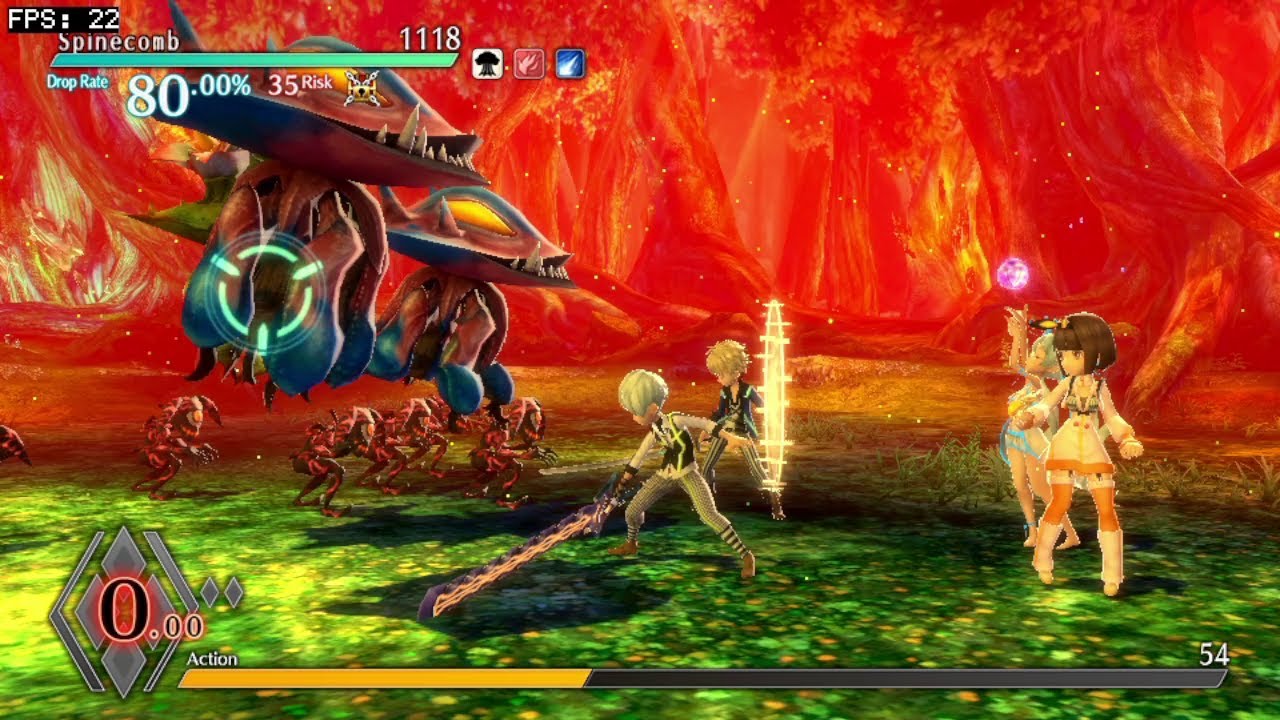Choose the blue ice streak attribute icon

(569, 63)
